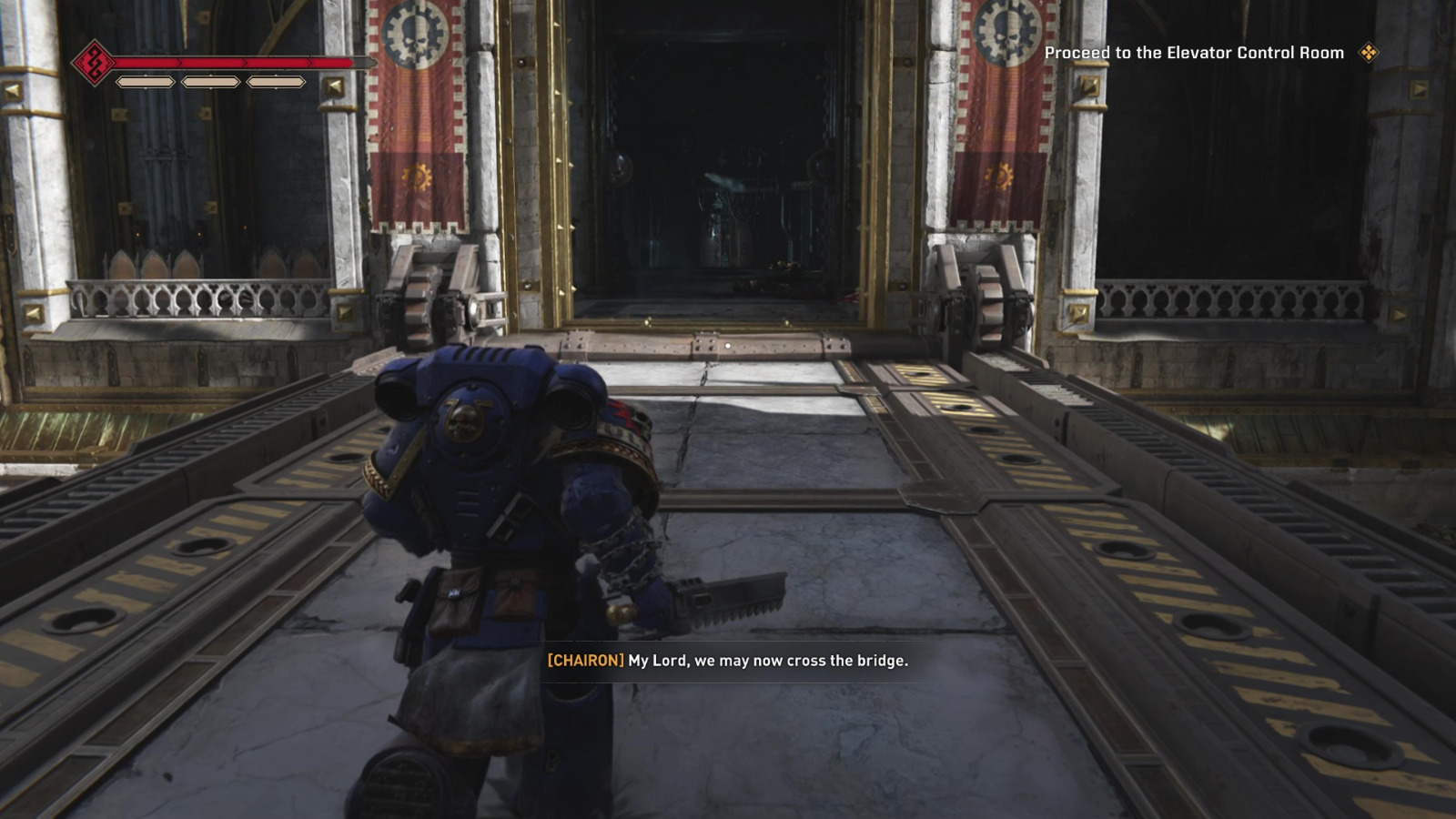The height and width of the screenshot is (819, 1456).
Task: Click the red faction emblem on the health bar
Action: click(96, 62)
